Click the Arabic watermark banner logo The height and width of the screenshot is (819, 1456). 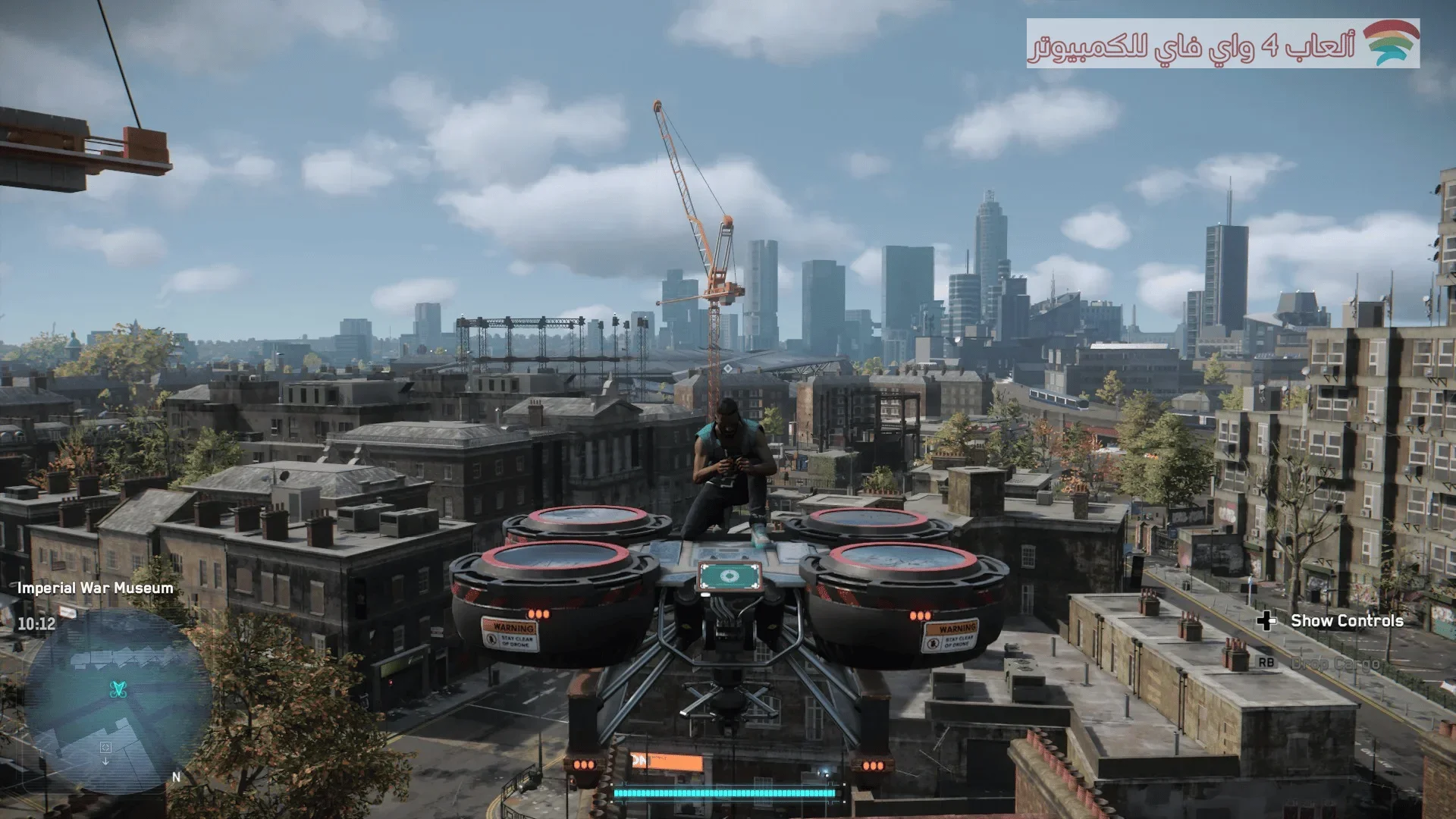tap(1392, 44)
